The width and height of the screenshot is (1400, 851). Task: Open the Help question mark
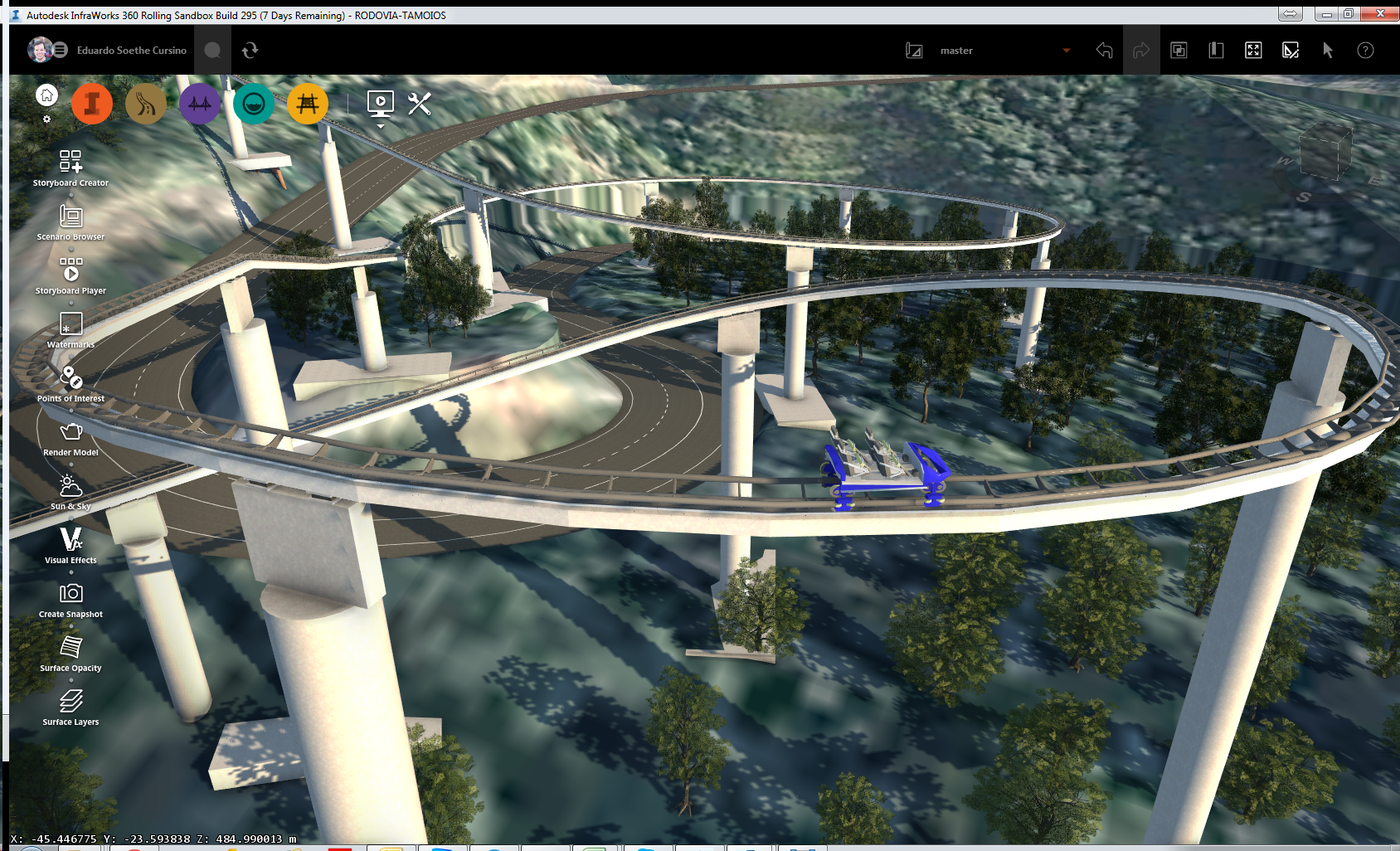point(1365,50)
